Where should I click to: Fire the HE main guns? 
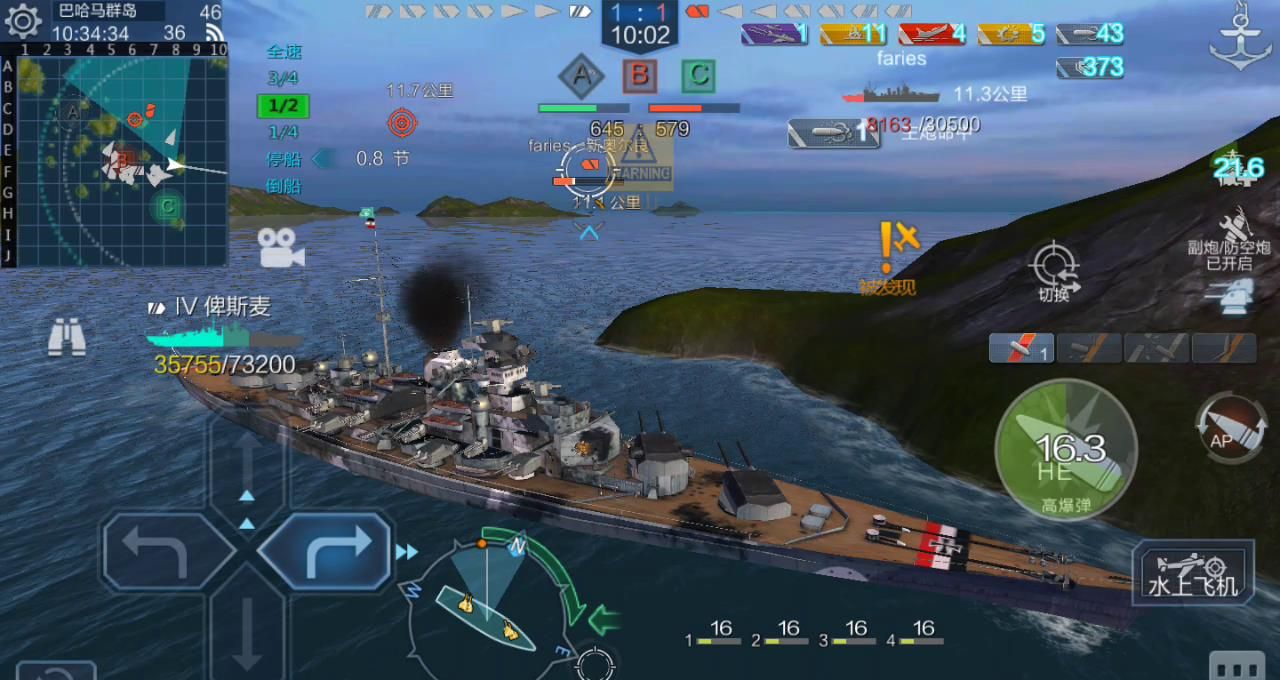coord(1066,451)
